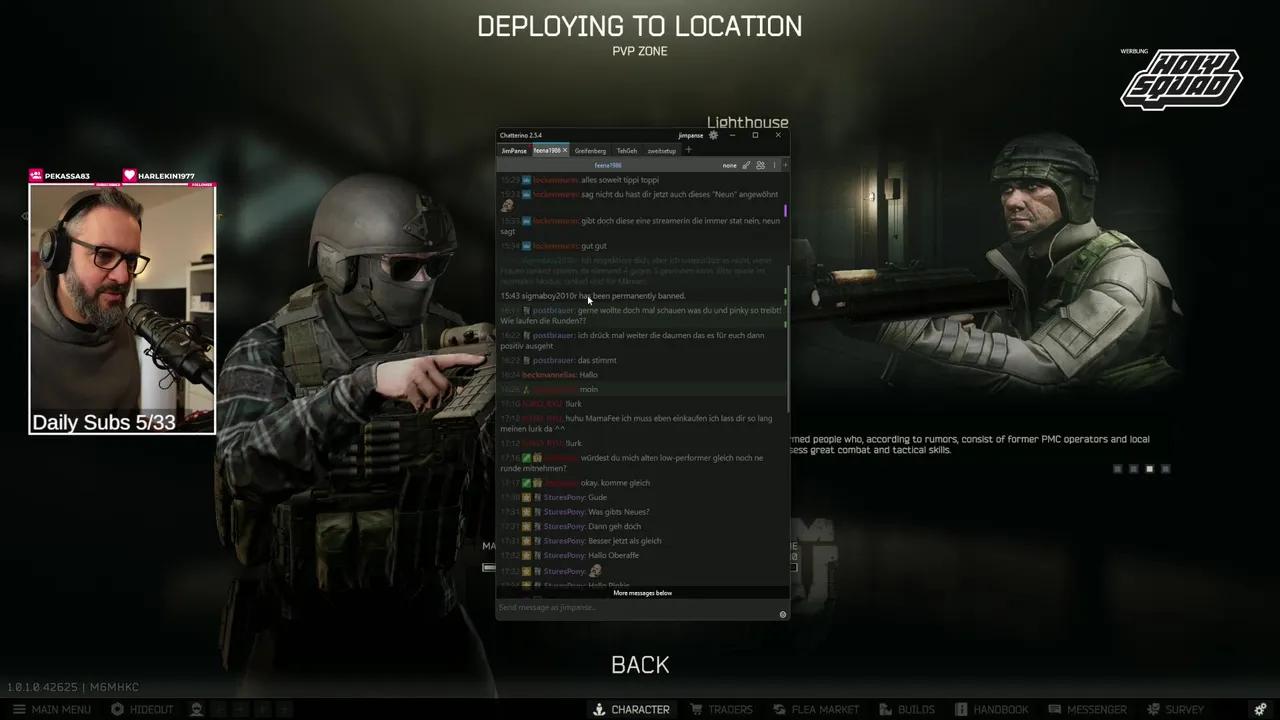The image size is (1280, 720).
Task: Switch to the JimPanse tab
Action: 514,150
